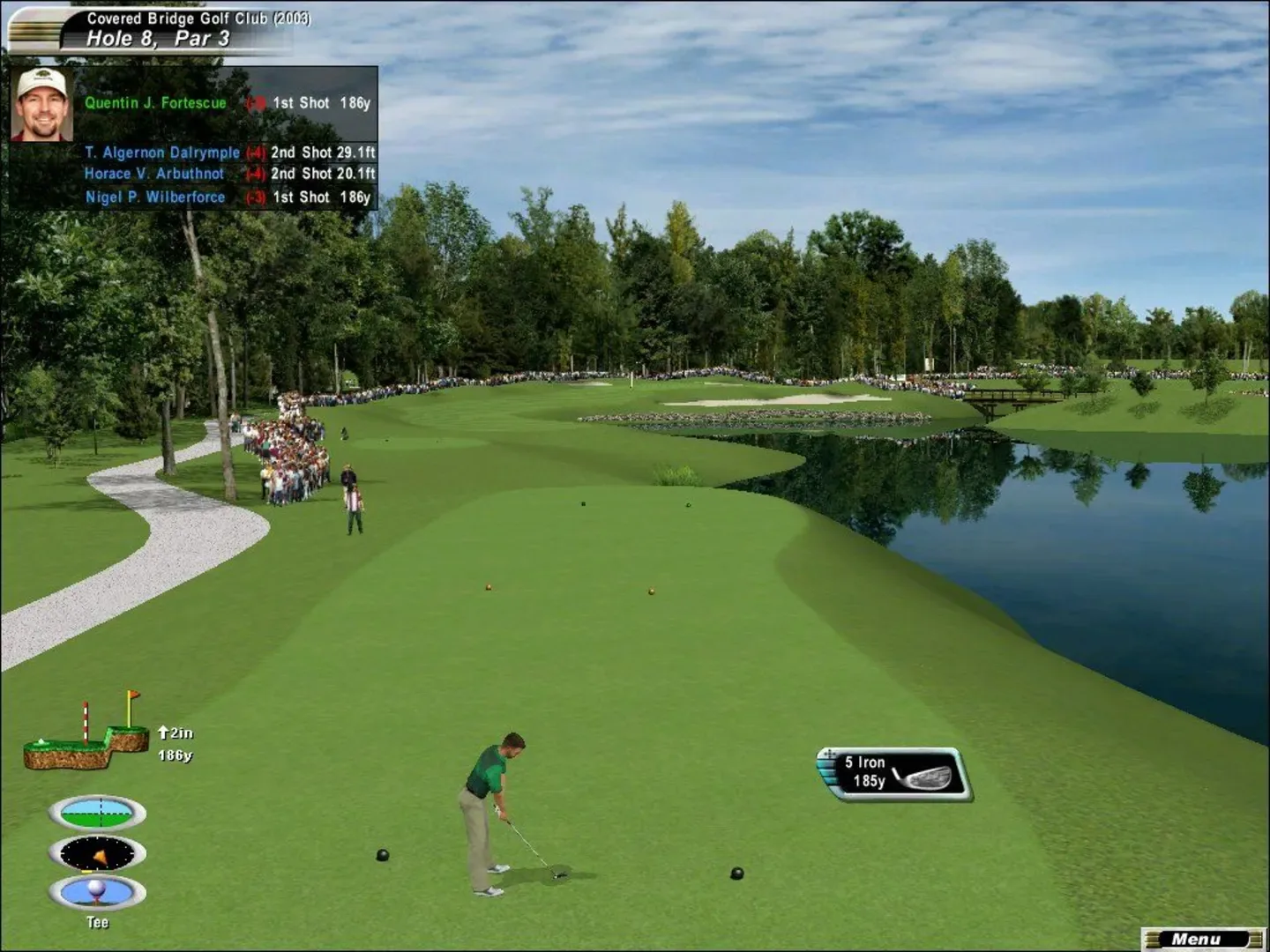This screenshot has width=1270, height=952.
Task: Open the wind direction compass indicator
Action: pyautogui.click(x=97, y=853)
